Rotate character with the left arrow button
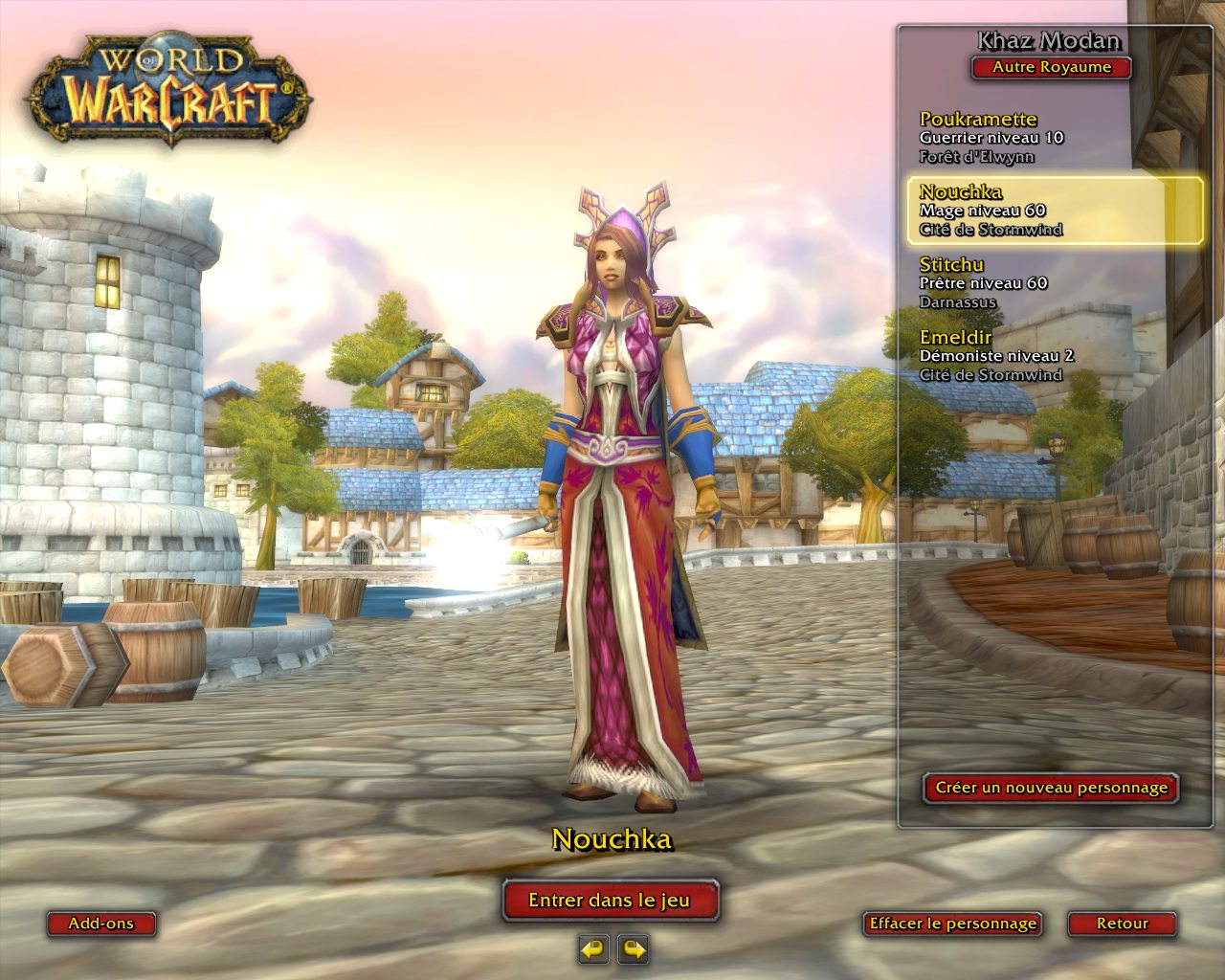 593,949
